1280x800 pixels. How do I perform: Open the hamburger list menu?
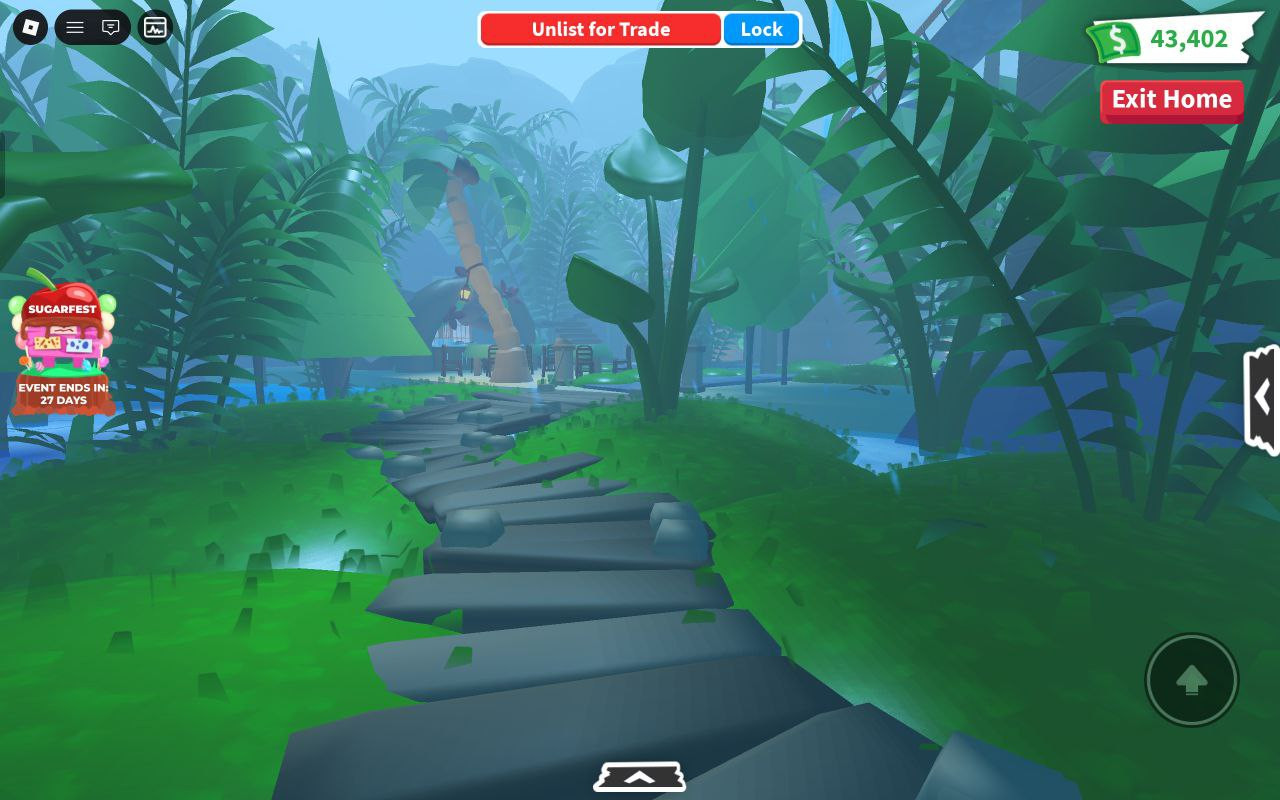(75, 27)
